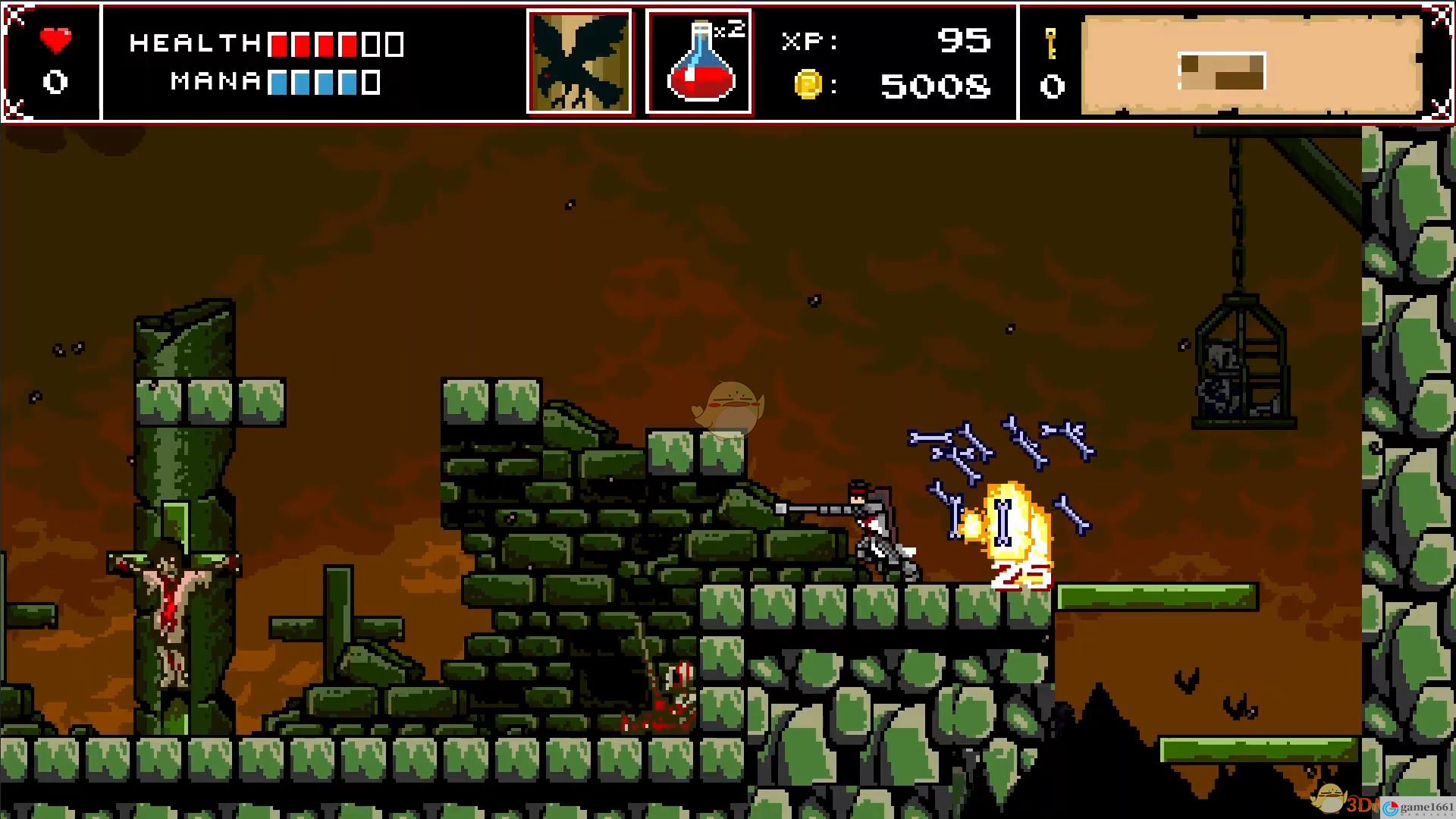Use the red health potion slot
Image resolution: width=1456 pixels, height=819 pixels.
click(698, 62)
